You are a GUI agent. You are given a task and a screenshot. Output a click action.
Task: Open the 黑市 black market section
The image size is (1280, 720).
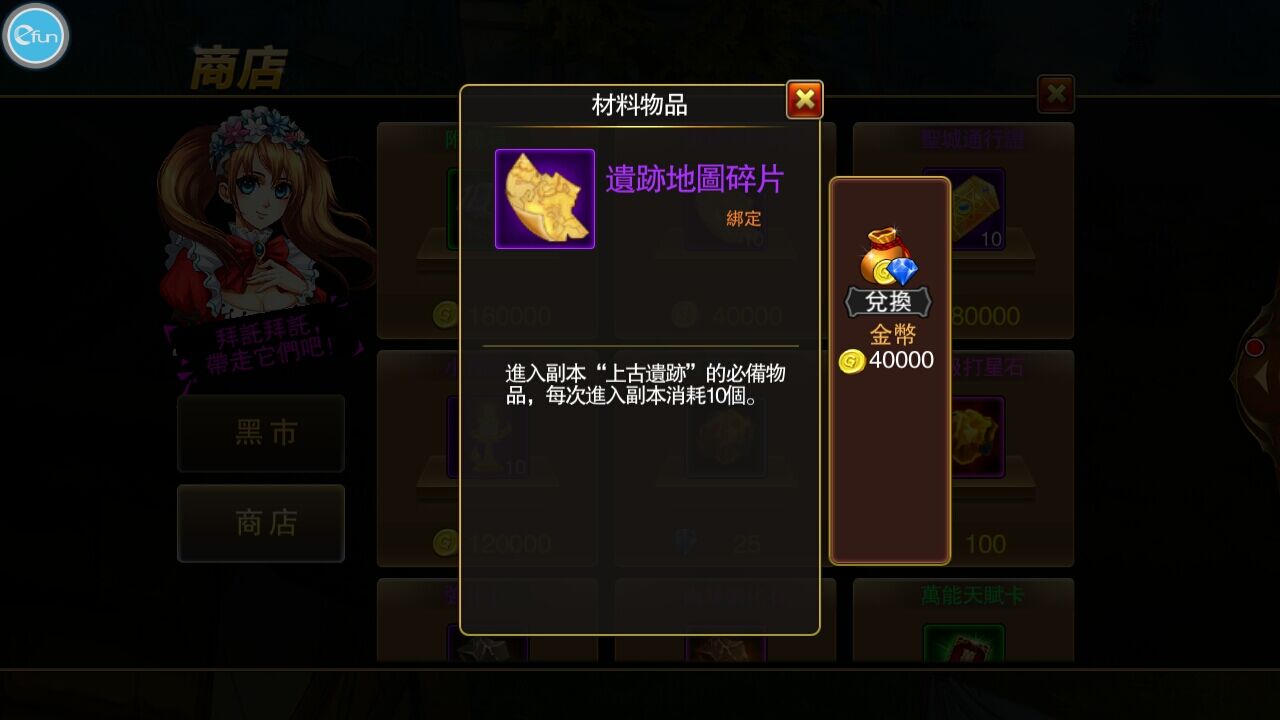[x=261, y=433]
